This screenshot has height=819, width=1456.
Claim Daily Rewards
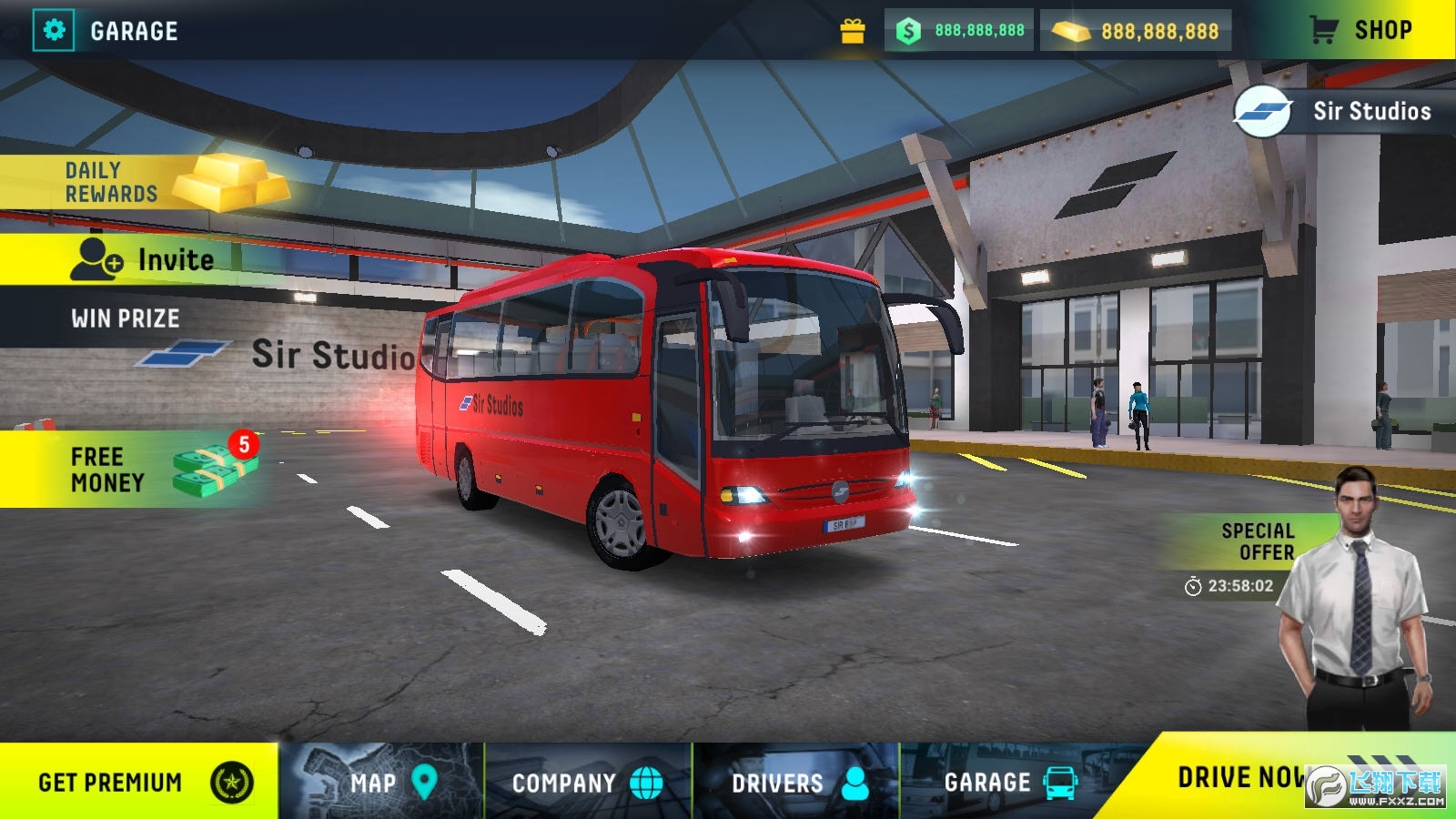[x=136, y=182]
